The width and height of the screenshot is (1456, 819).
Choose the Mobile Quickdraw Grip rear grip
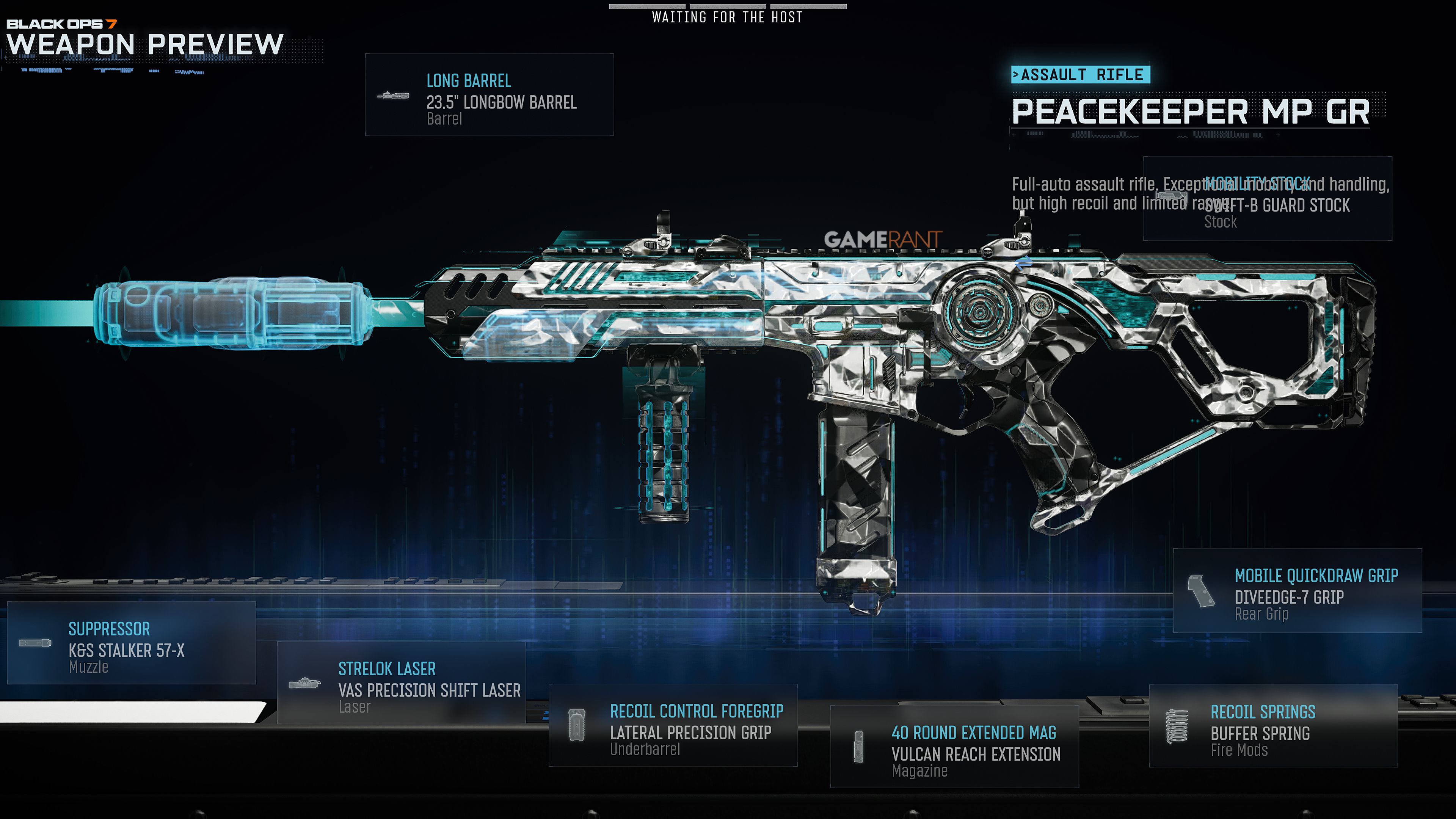1297,591
